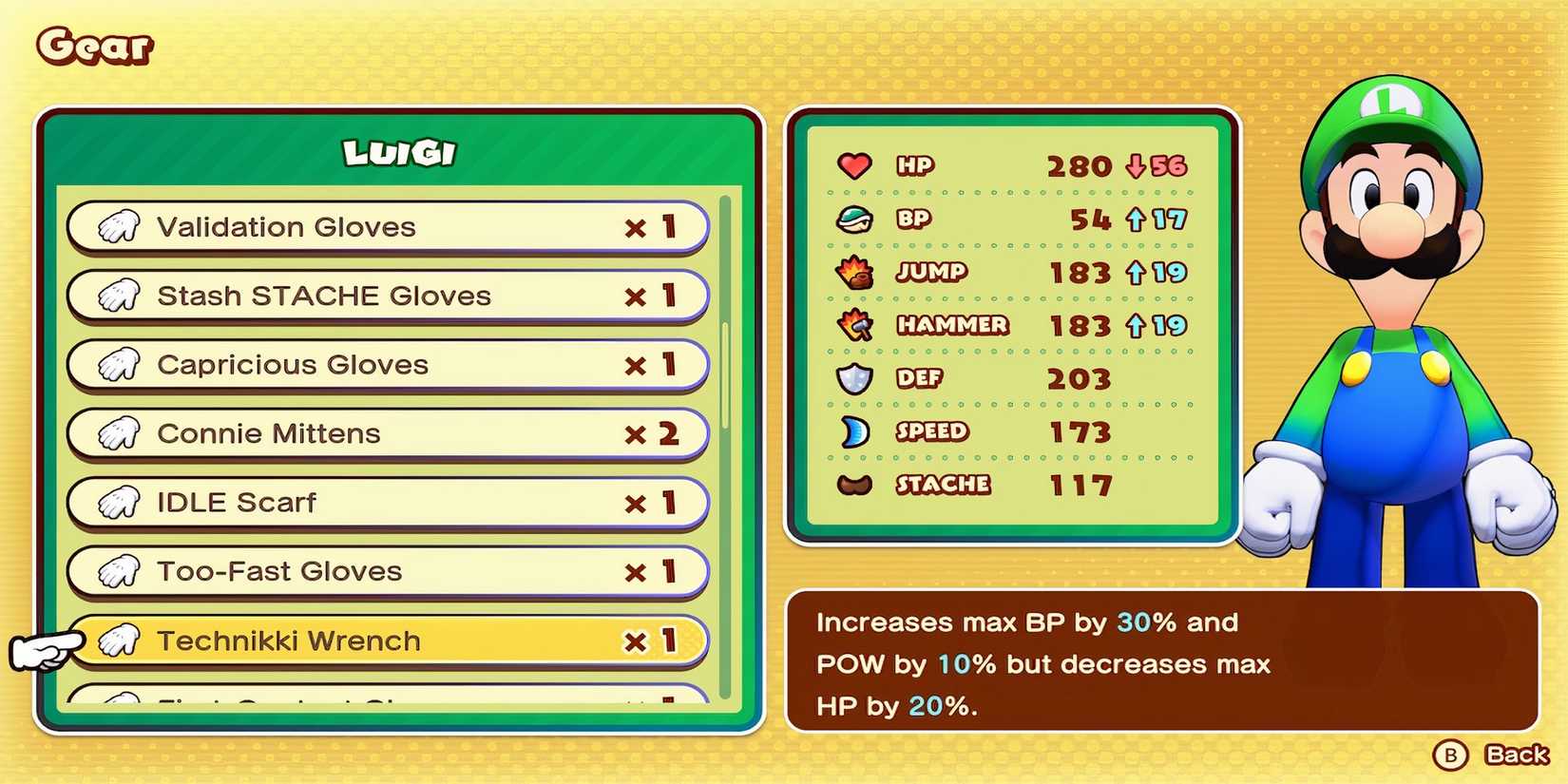
Task: Click the HAMMER stat flame icon
Action: pyautogui.click(x=854, y=325)
